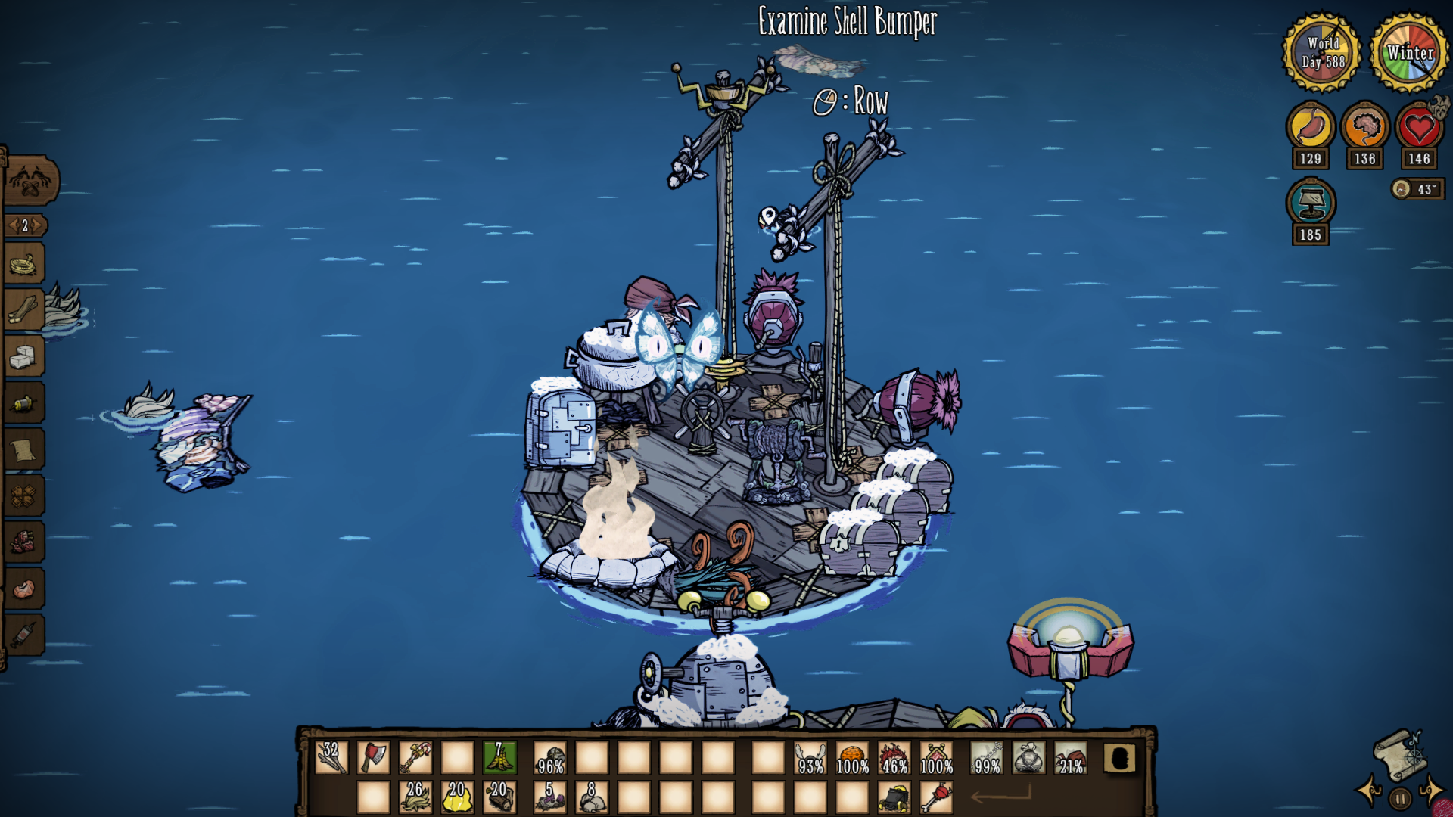Select the green slot with 7 items
The height and width of the screenshot is (817, 1456).
[499, 757]
